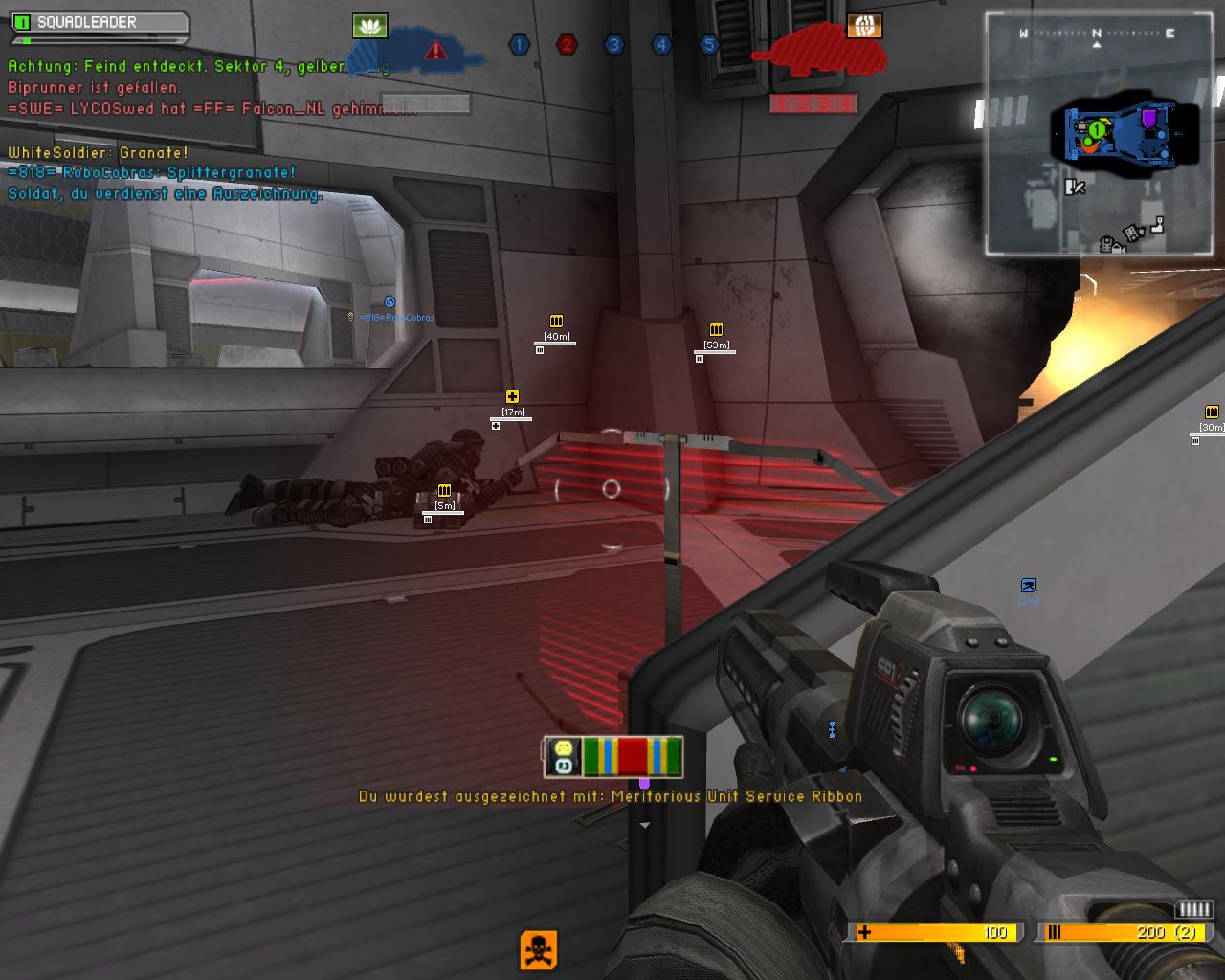This screenshot has height=980, width=1225.
Task: Select the ammo marker labeled 40m
Action: point(556,322)
